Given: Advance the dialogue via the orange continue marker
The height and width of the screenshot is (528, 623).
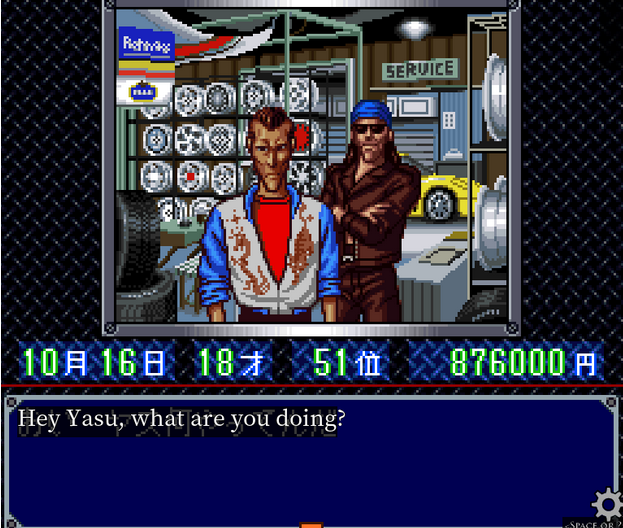Looking at the screenshot, I should pos(311,524).
